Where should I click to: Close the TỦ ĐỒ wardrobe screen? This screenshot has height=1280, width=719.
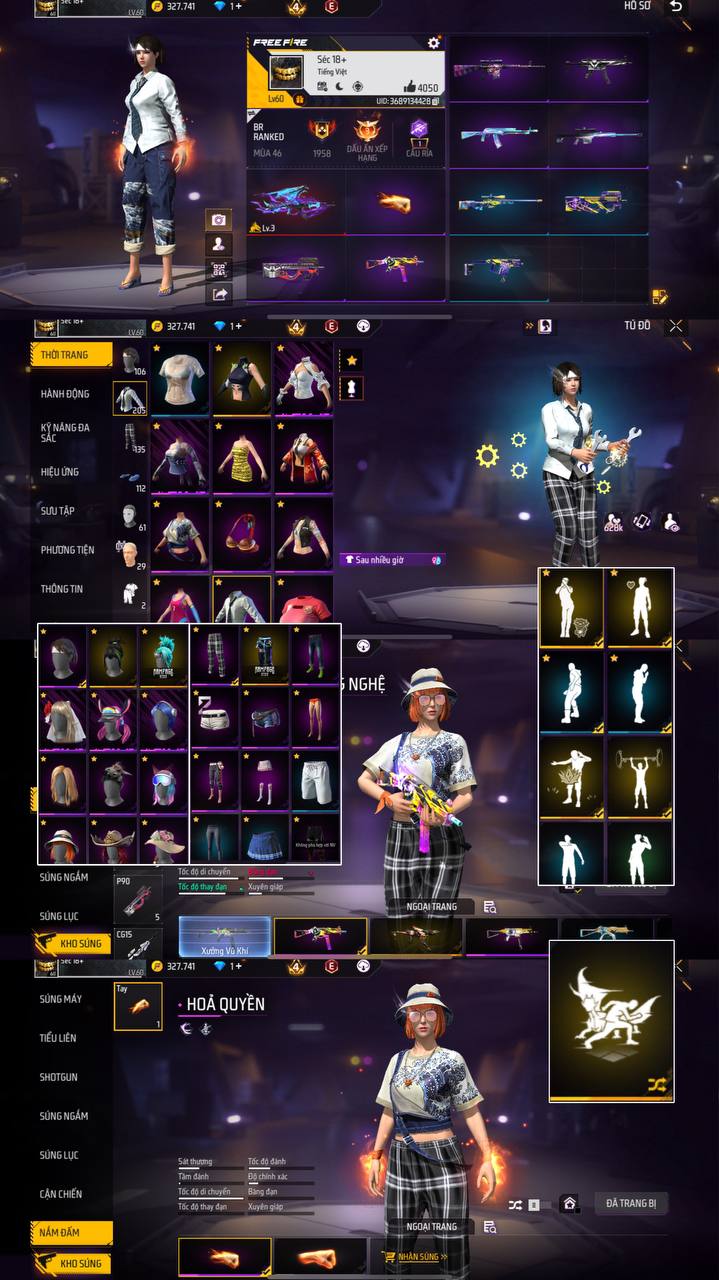(x=677, y=326)
